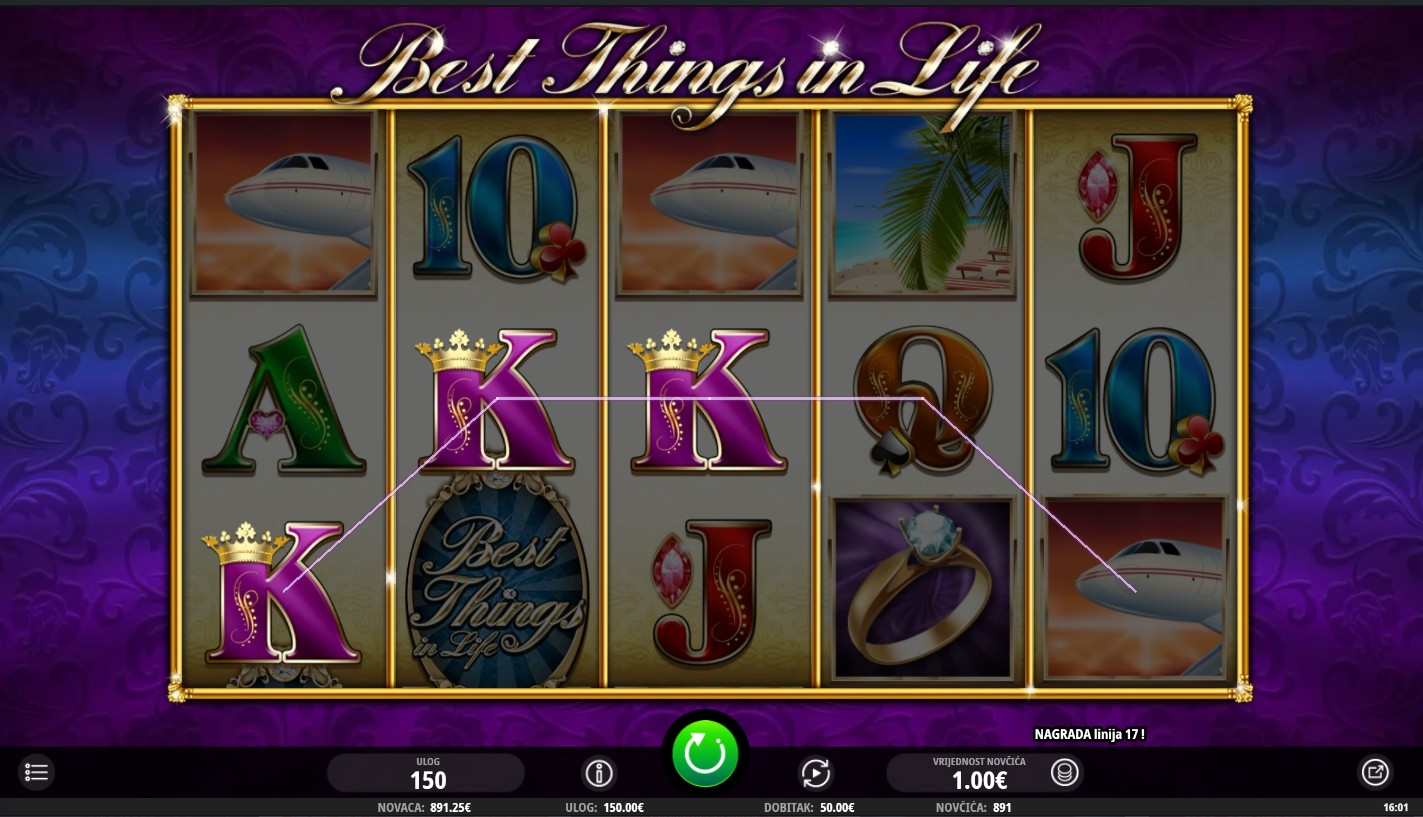Start autoplay spins
The width and height of the screenshot is (1423, 817).
[815, 773]
